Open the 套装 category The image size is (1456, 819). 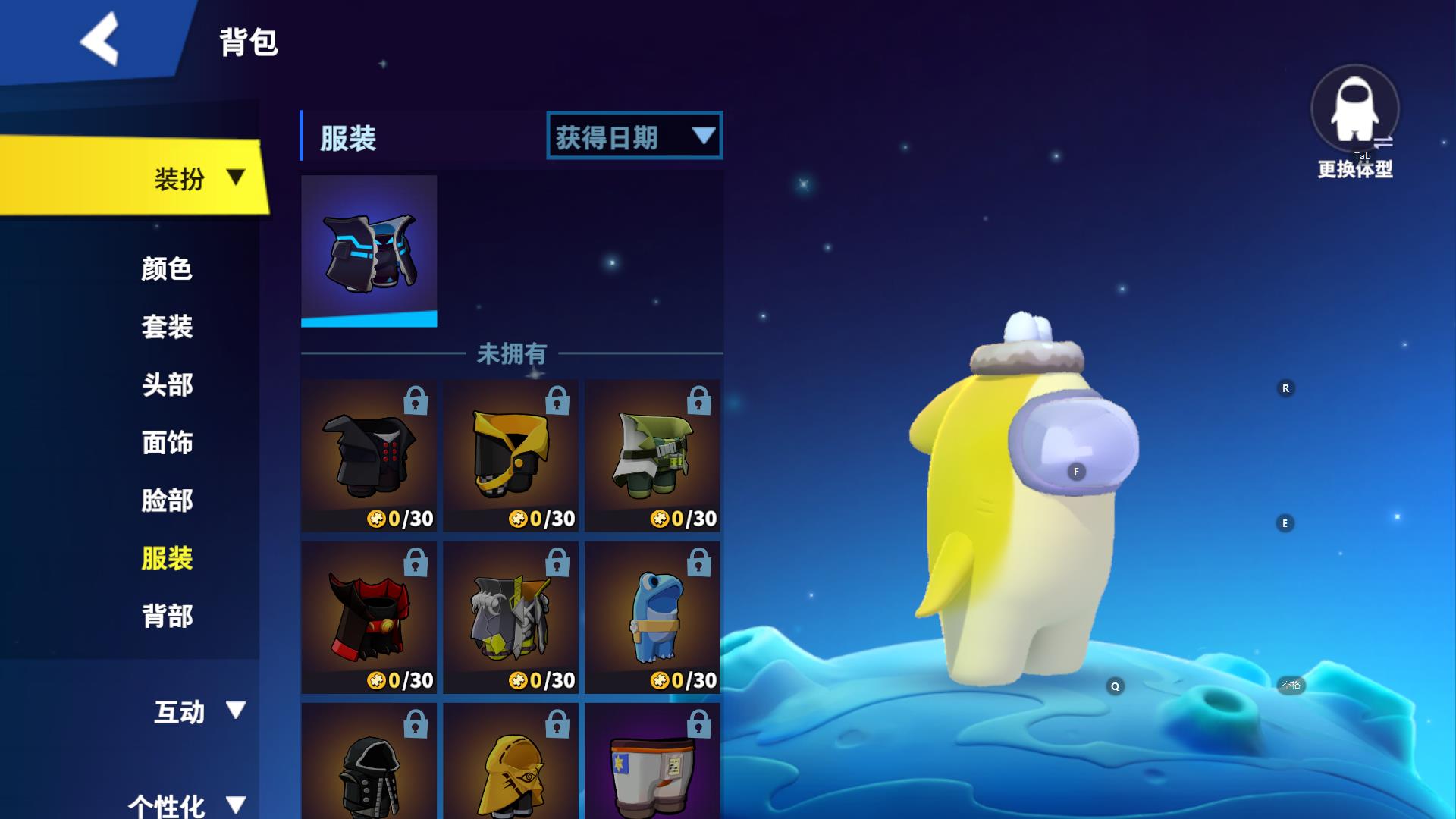click(167, 327)
